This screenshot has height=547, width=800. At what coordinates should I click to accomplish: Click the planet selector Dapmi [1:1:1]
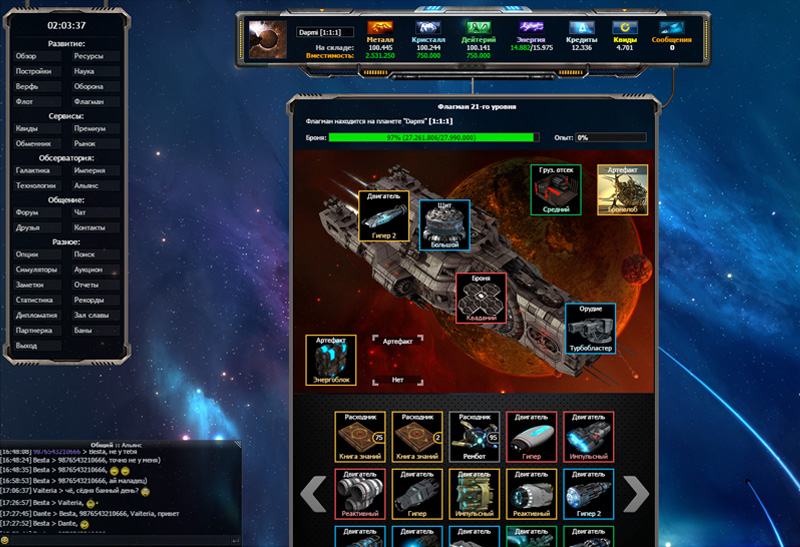click(321, 33)
